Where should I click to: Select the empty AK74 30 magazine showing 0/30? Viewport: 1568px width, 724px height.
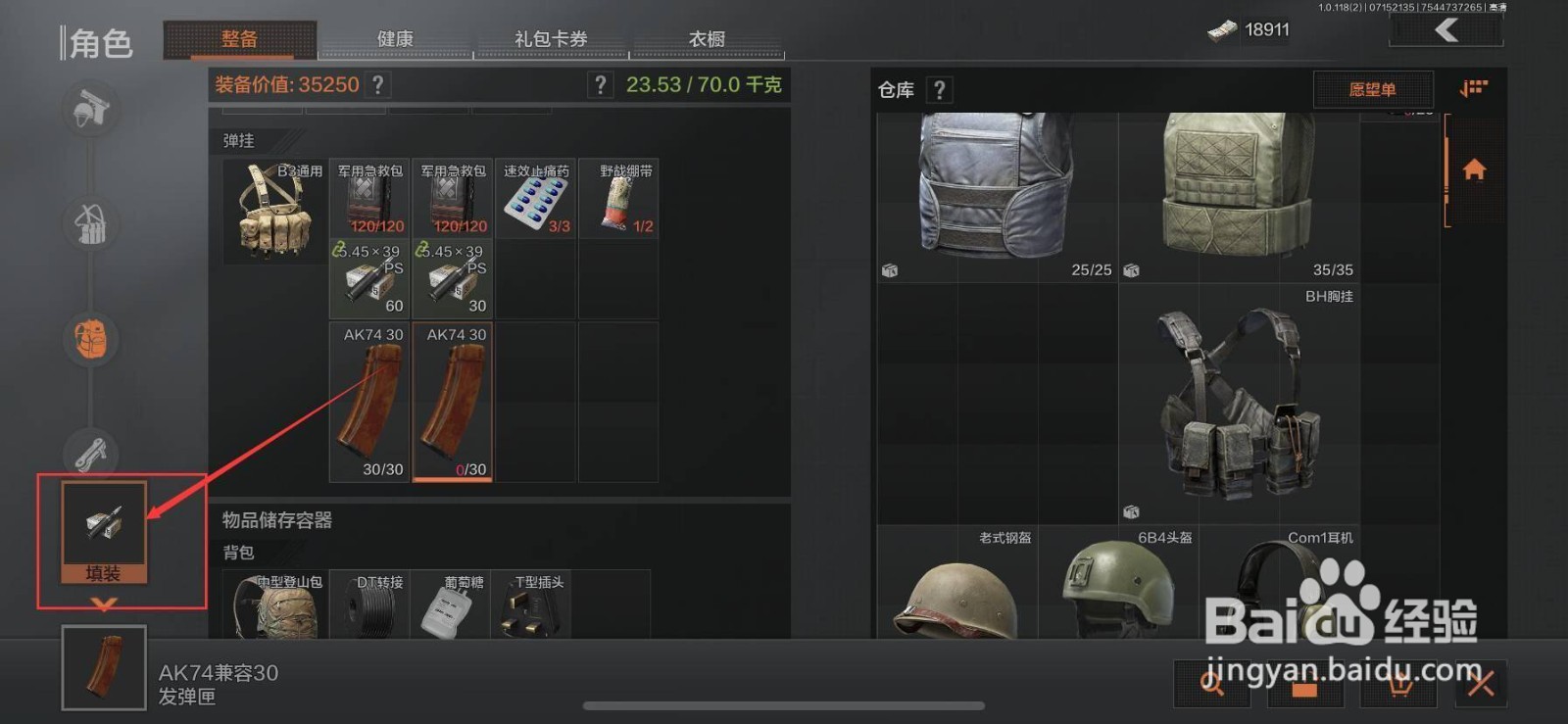click(452, 402)
